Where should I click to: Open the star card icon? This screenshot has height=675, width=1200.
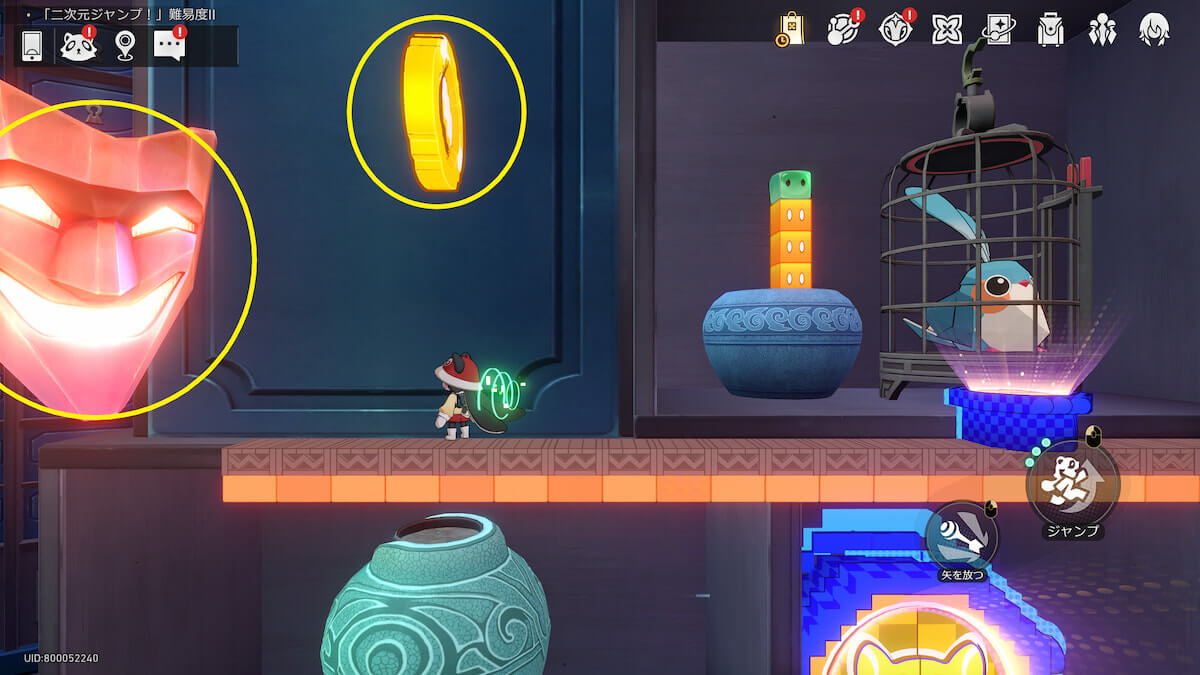click(x=998, y=30)
